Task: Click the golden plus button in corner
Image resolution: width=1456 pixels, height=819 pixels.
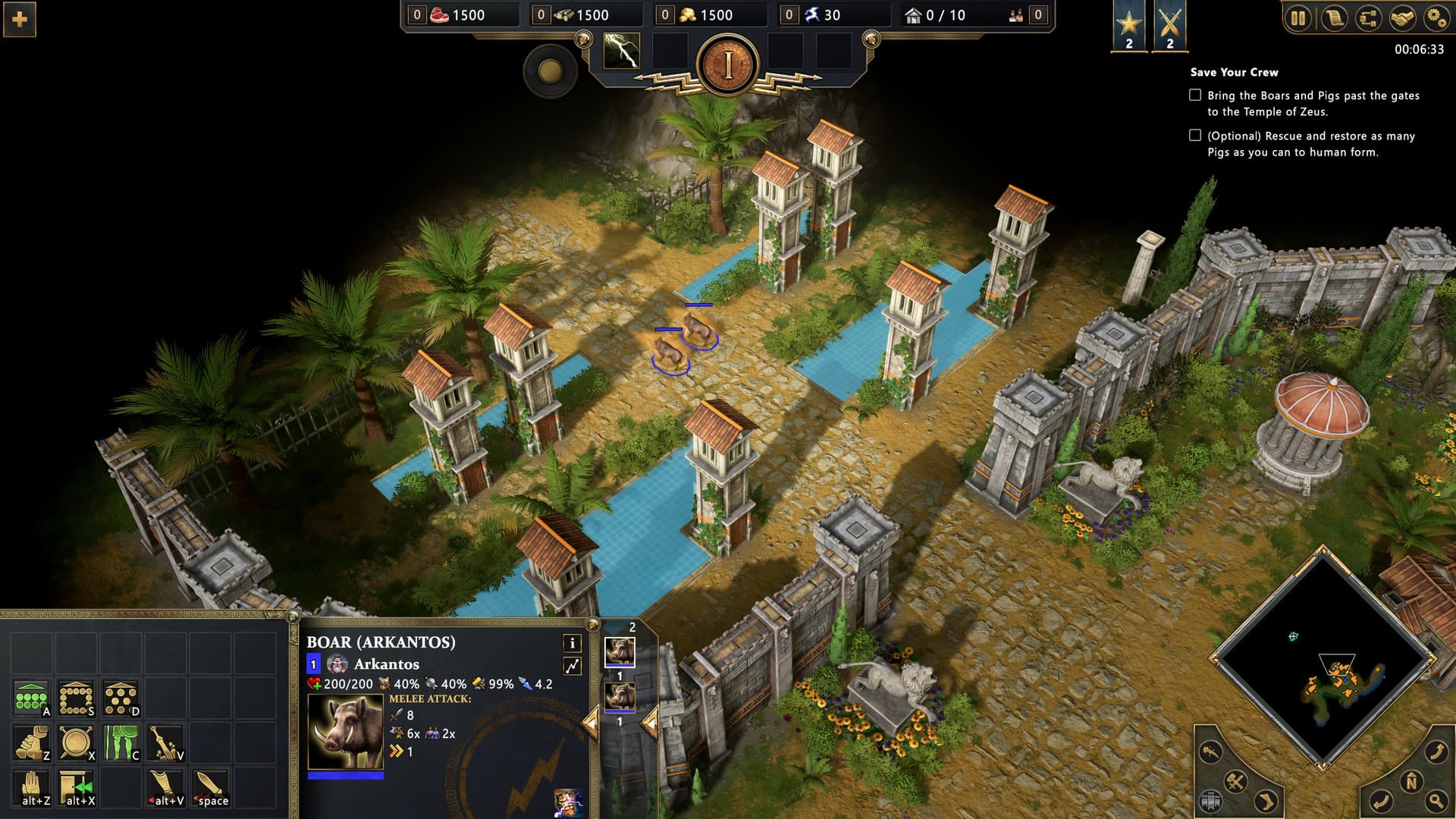Action: [20, 20]
